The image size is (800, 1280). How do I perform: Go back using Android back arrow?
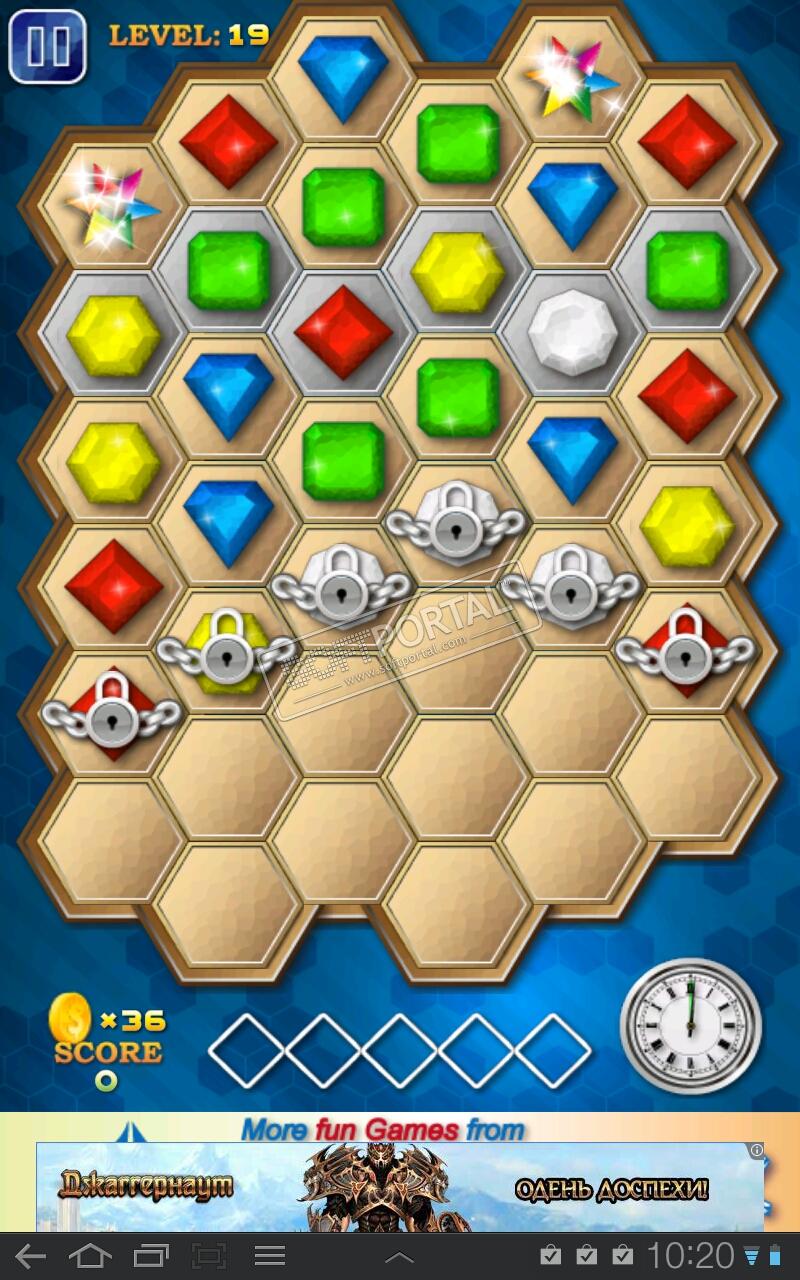click(x=30, y=1256)
